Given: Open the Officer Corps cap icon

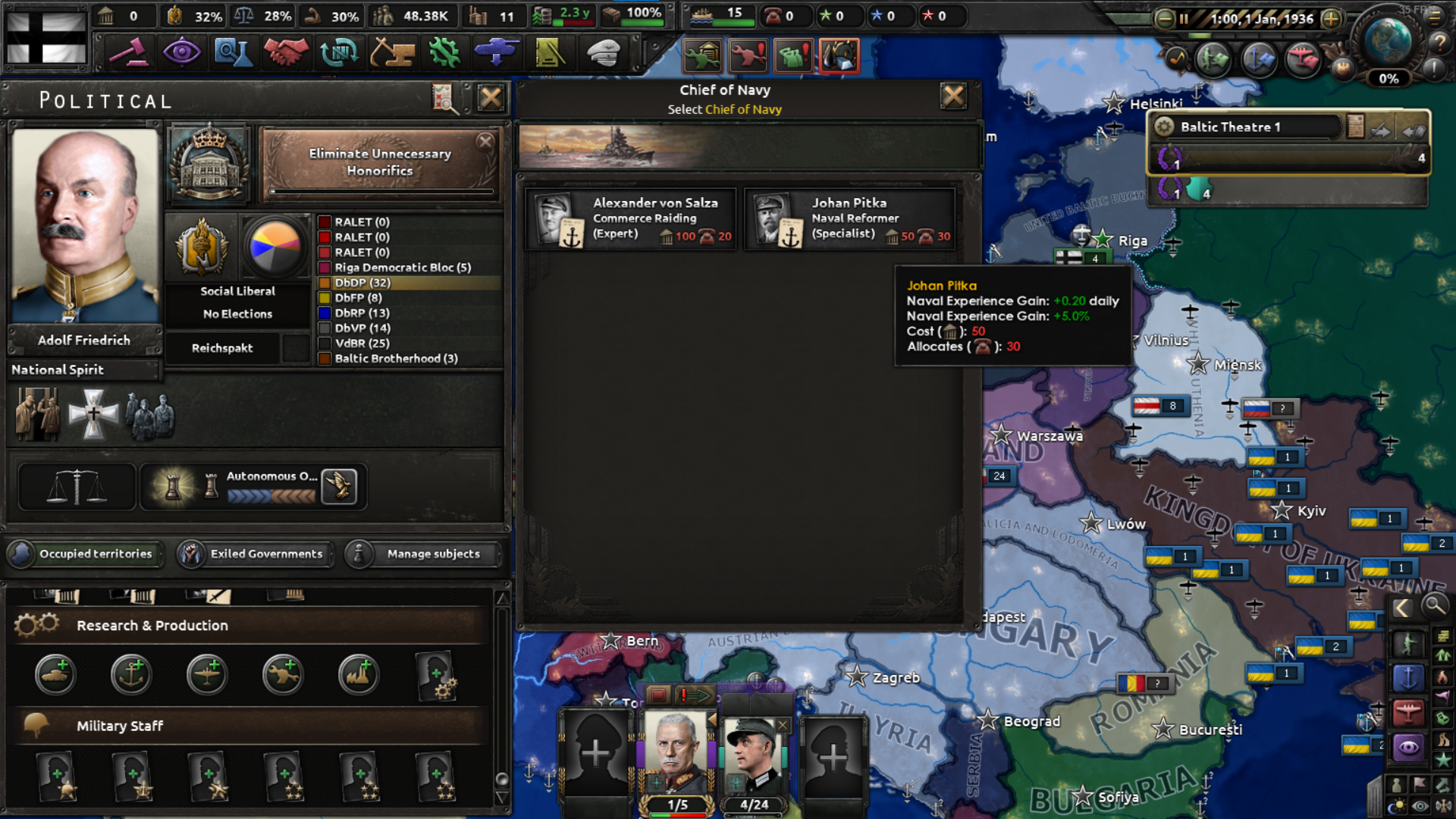Looking at the screenshot, I should pyautogui.click(x=603, y=51).
